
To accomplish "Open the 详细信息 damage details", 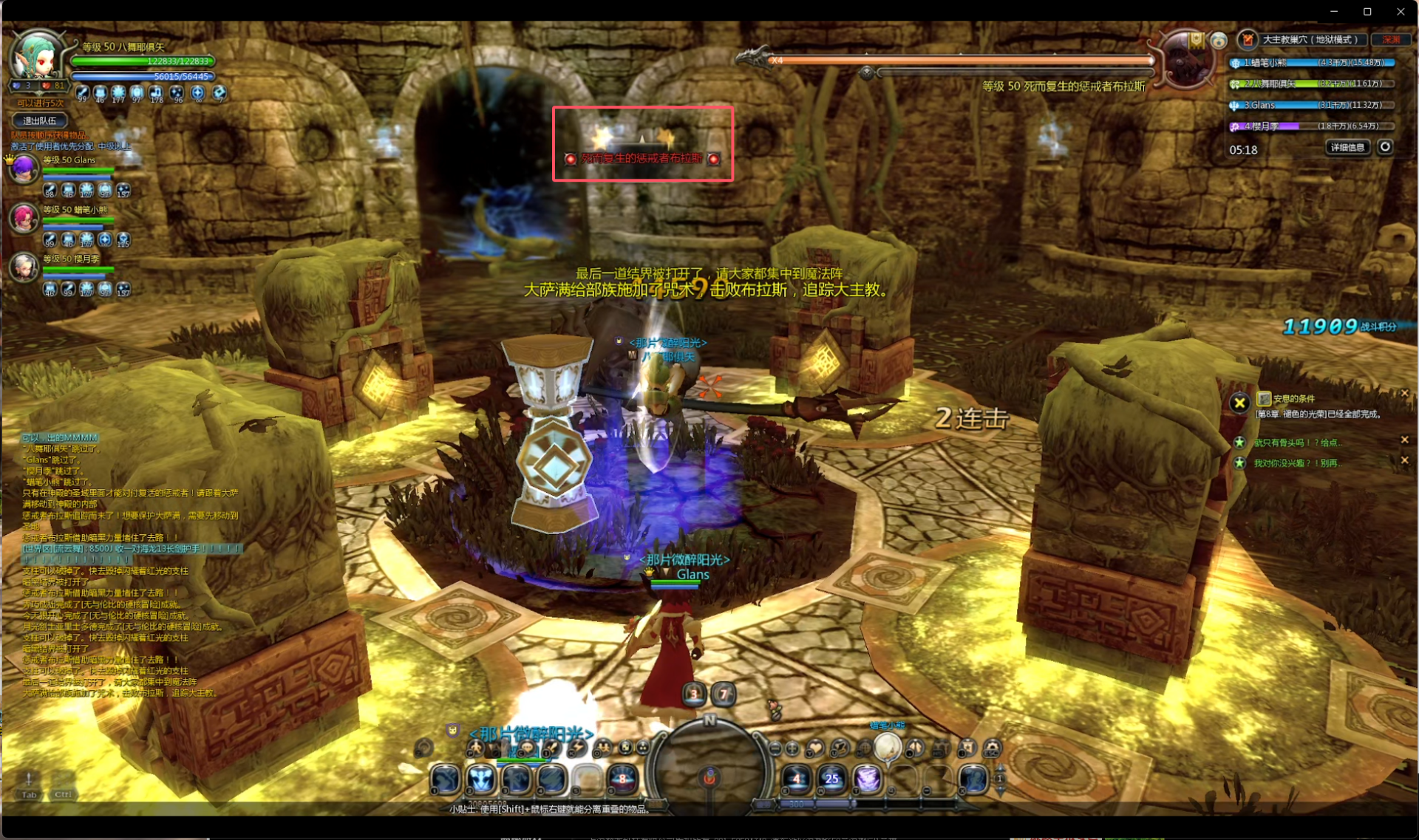I will pos(1347,148).
